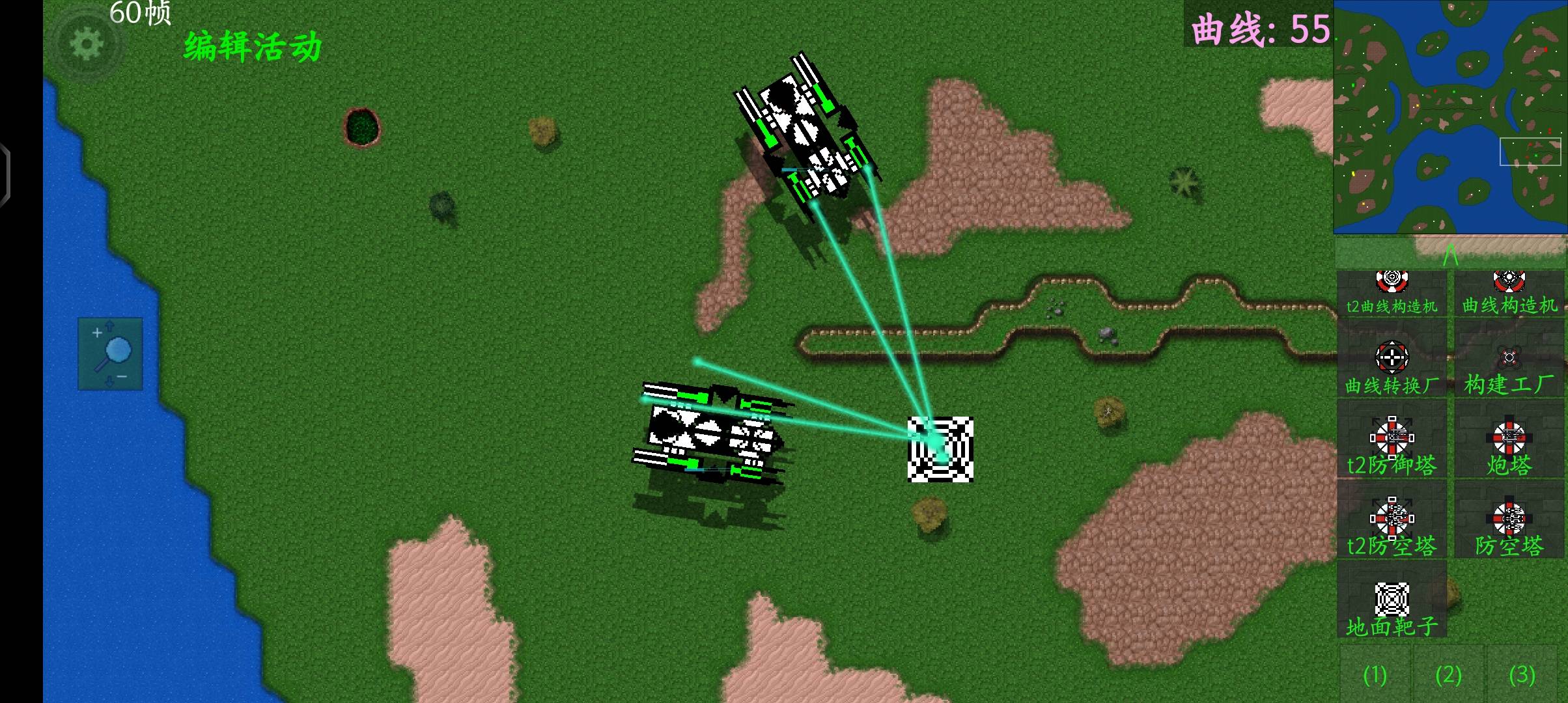Select the 构建工厂 build option
The width and height of the screenshot is (1568, 703).
(x=1509, y=367)
